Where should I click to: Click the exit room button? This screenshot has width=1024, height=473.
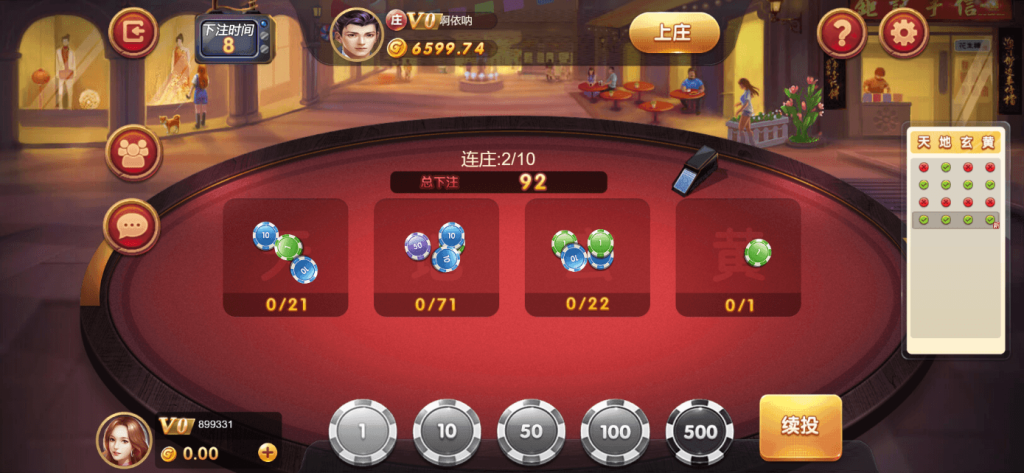(133, 34)
